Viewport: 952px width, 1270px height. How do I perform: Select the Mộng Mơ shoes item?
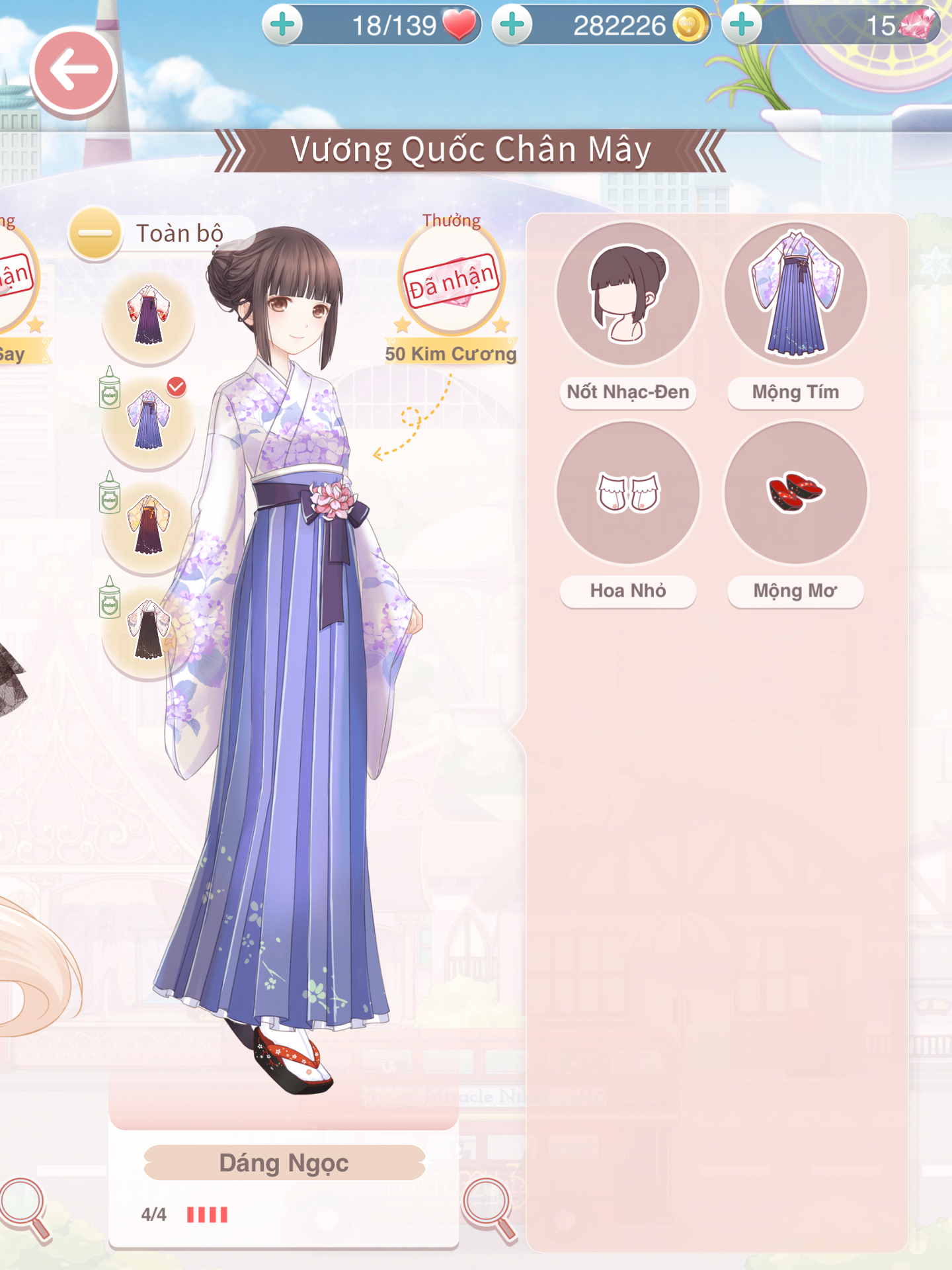coord(795,493)
